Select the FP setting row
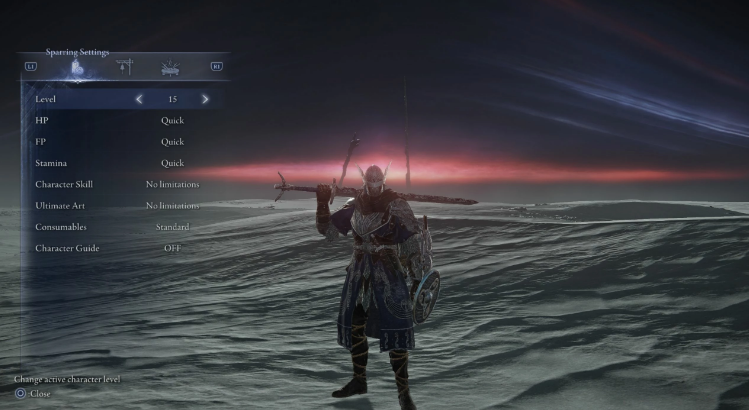The height and width of the screenshot is (410, 749). click(x=120, y=142)
